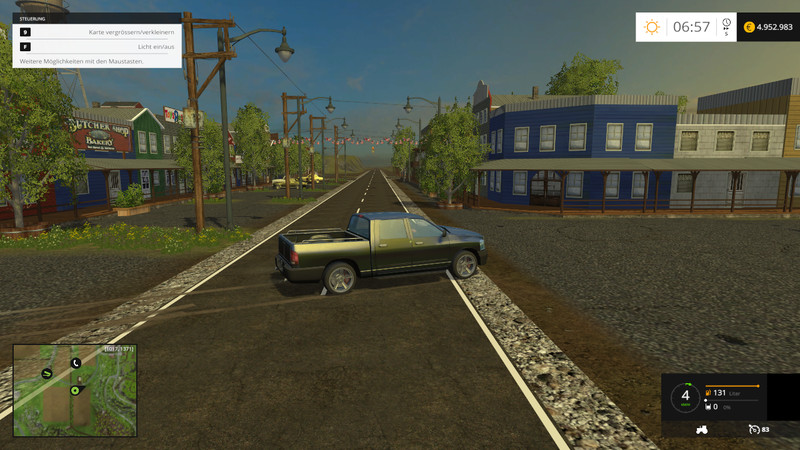Click the sunny weather icon

click(x=652, y=27)
